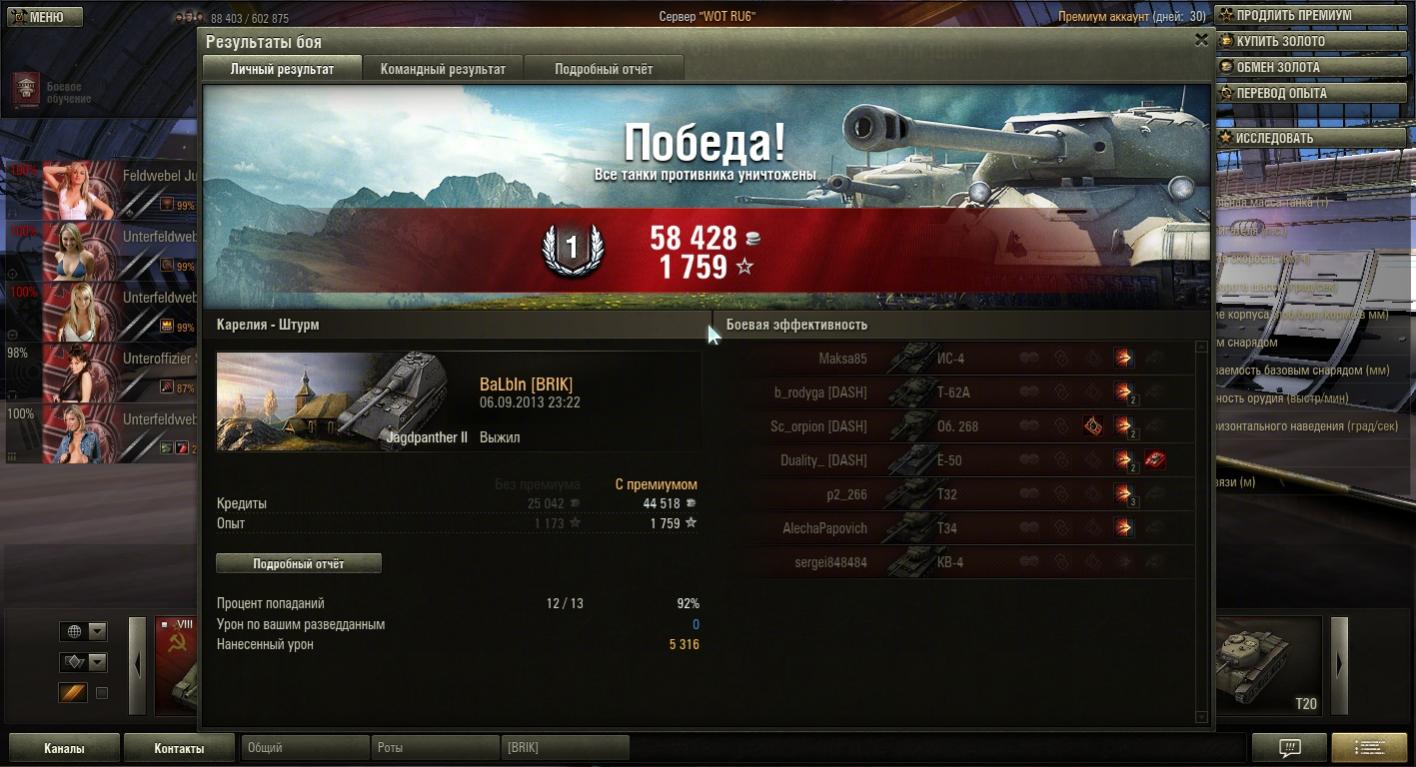Image resolution: width=1416 pixels, height=767 pixels.
Task: Close the battle results window
Action: (x=1201, y=40)
